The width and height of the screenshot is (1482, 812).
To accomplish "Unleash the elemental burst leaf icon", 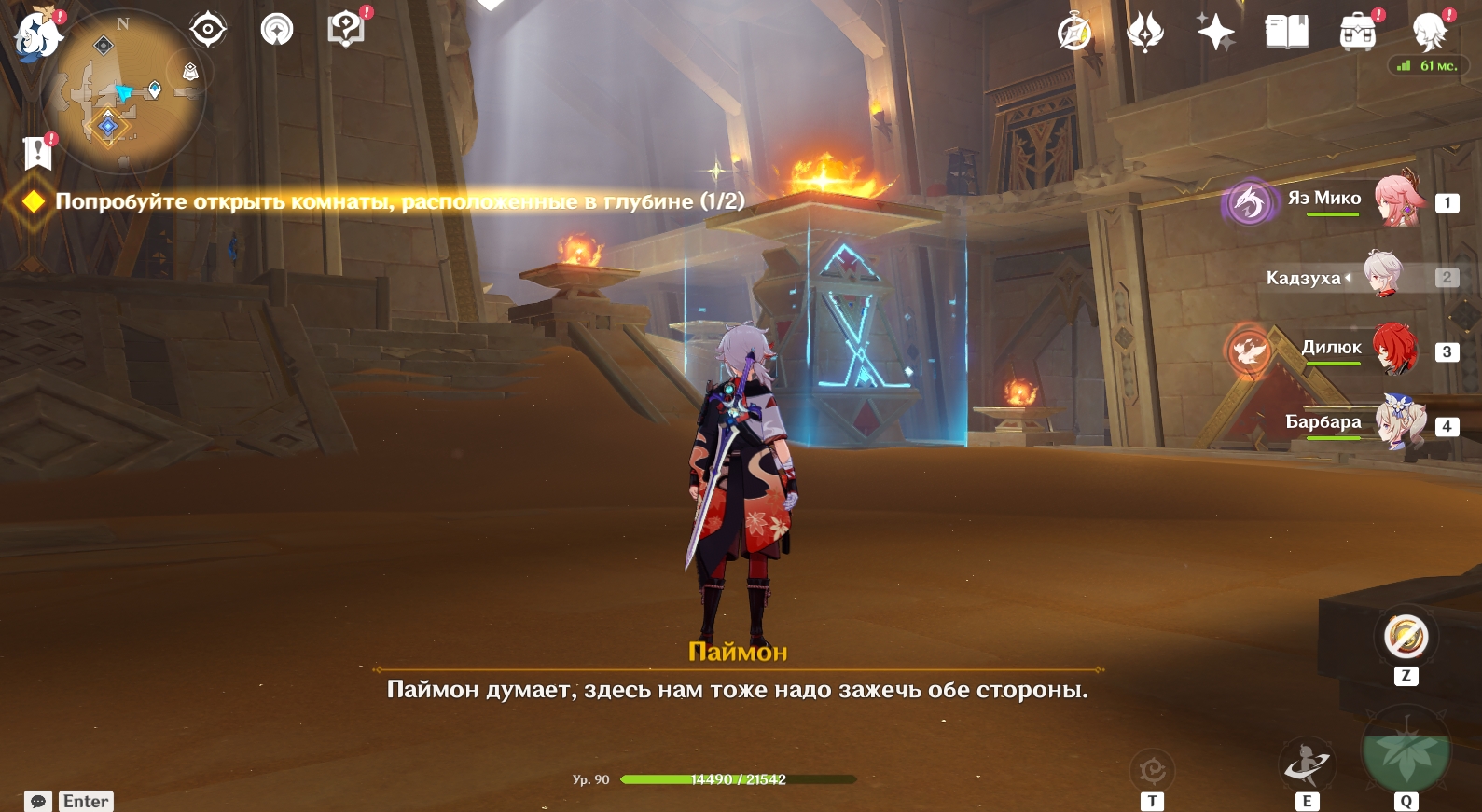I will coord(1406,755).
